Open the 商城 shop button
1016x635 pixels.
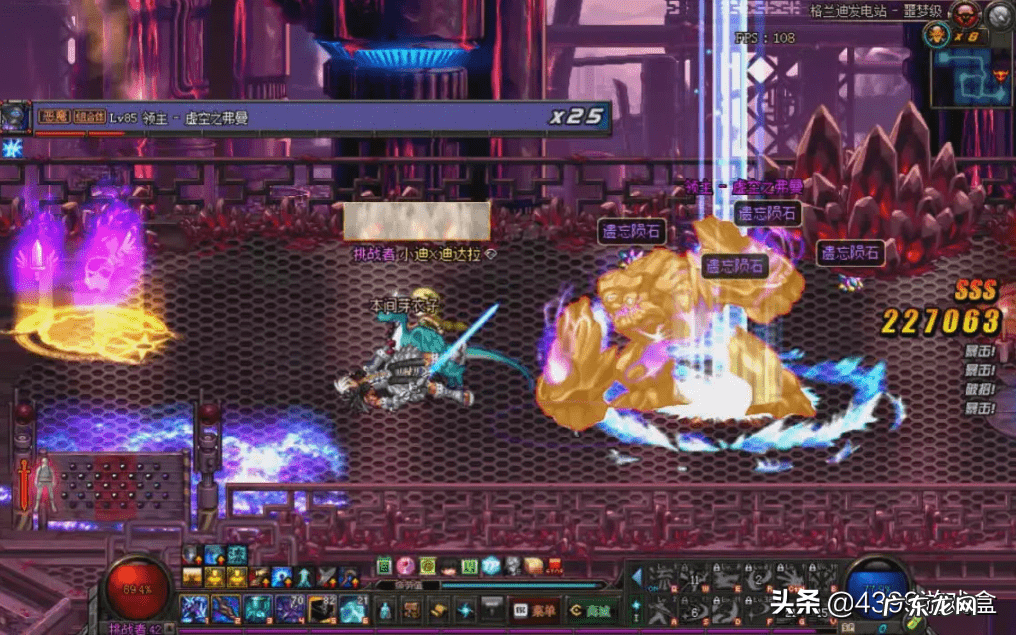588,608
